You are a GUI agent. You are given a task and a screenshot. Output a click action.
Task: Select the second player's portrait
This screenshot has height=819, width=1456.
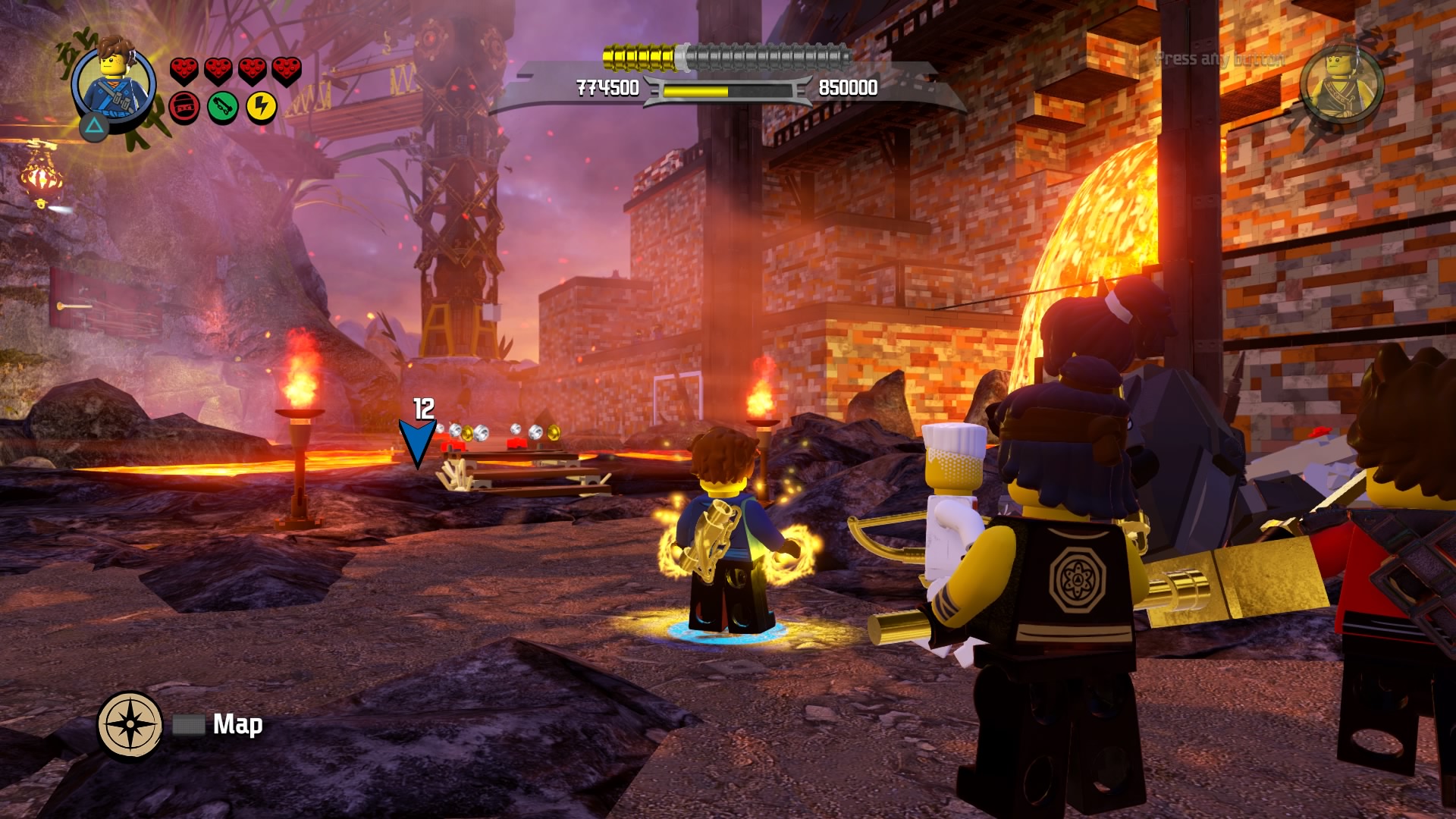pyautogui.click(x=1341, y=83)
